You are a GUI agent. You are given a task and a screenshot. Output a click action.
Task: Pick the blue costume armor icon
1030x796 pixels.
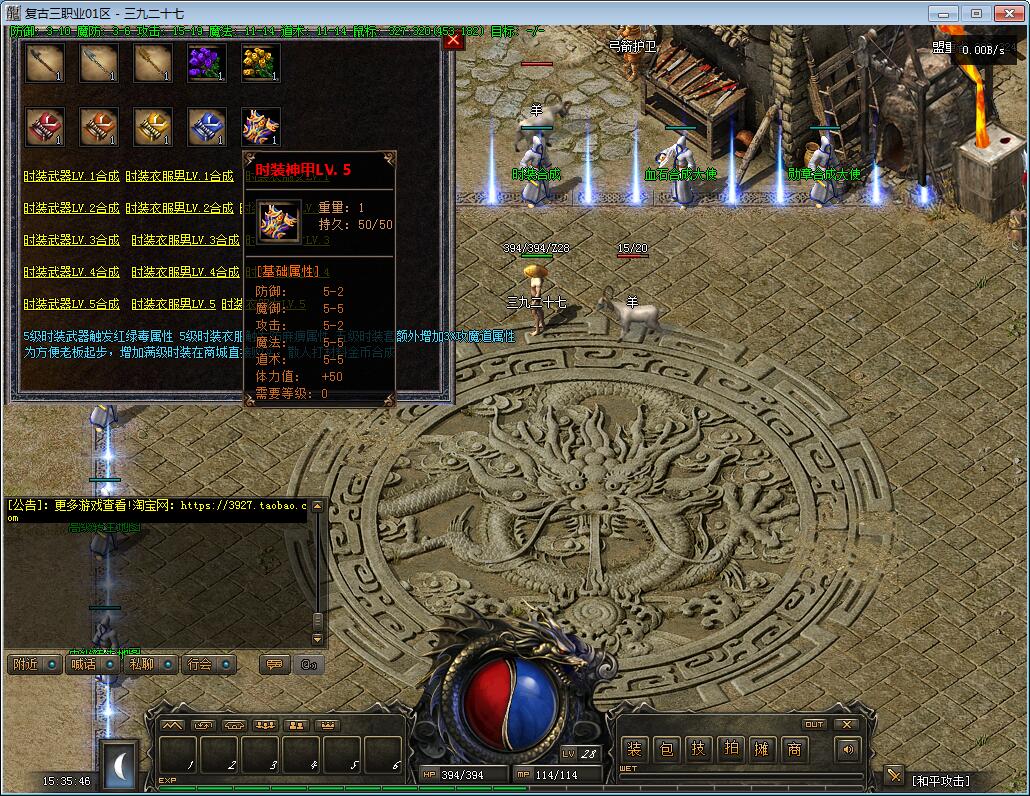(x=207, y=127)
